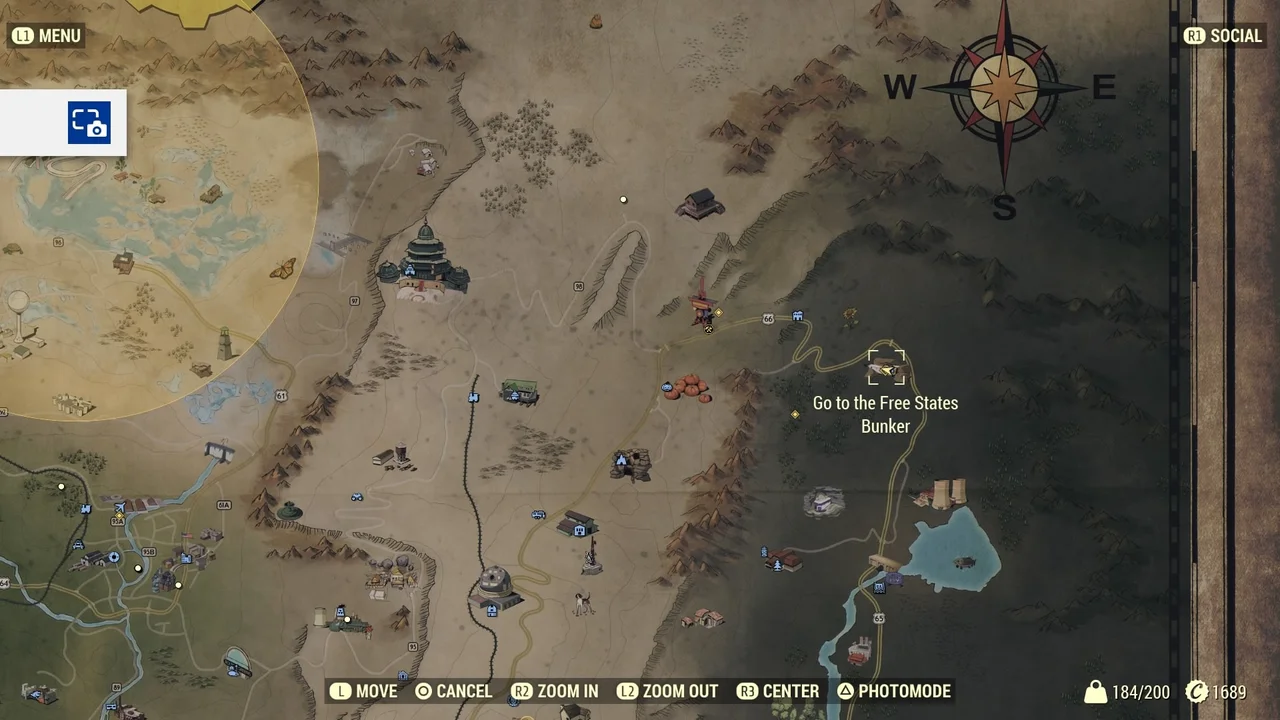The width and height of the screenshot is (1280, 720).
Task: Open the MENU via the L1 prompt
Action: tap(46, 35)
